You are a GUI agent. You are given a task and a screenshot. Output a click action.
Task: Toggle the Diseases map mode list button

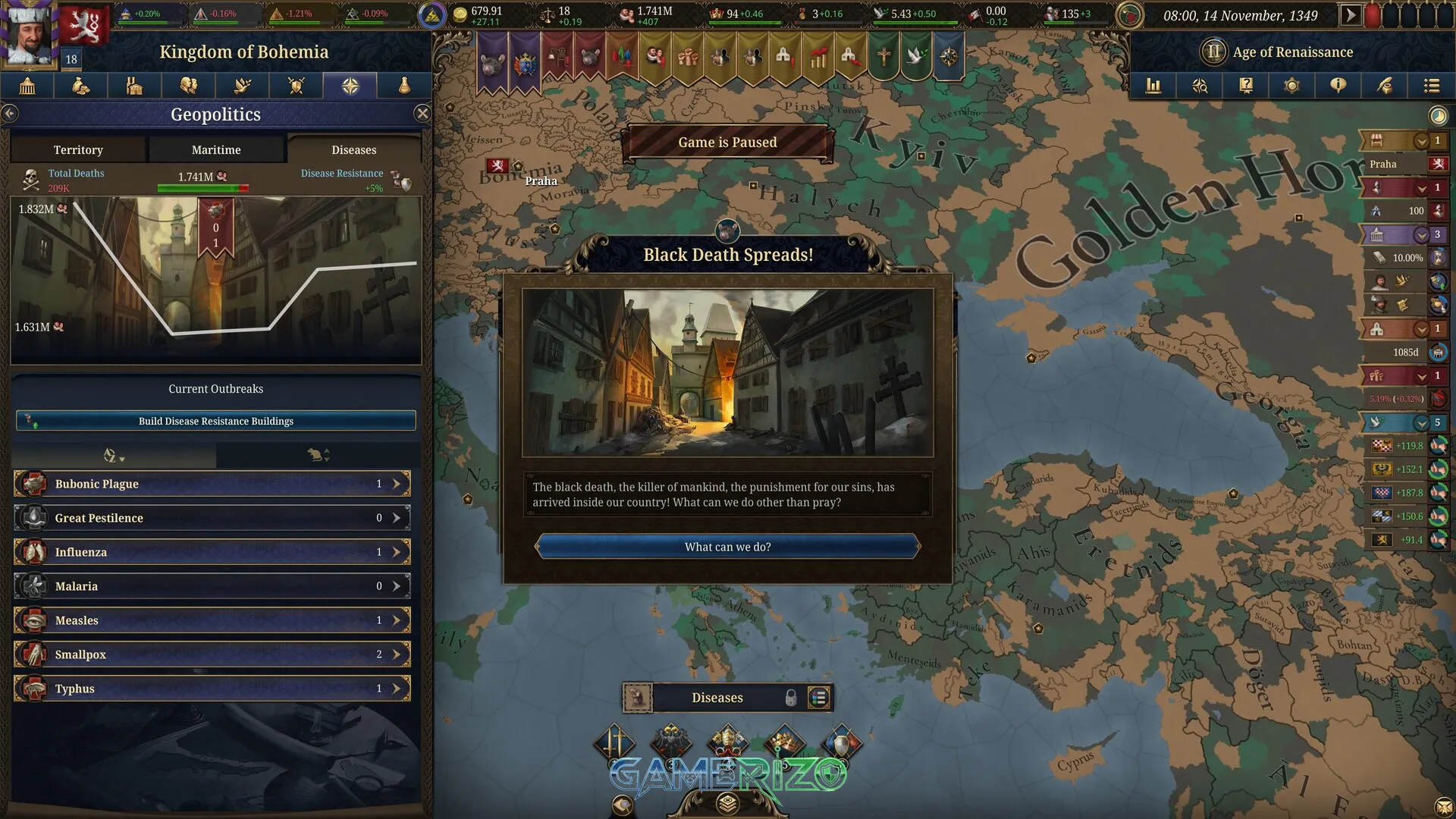(x=817, y=698)
